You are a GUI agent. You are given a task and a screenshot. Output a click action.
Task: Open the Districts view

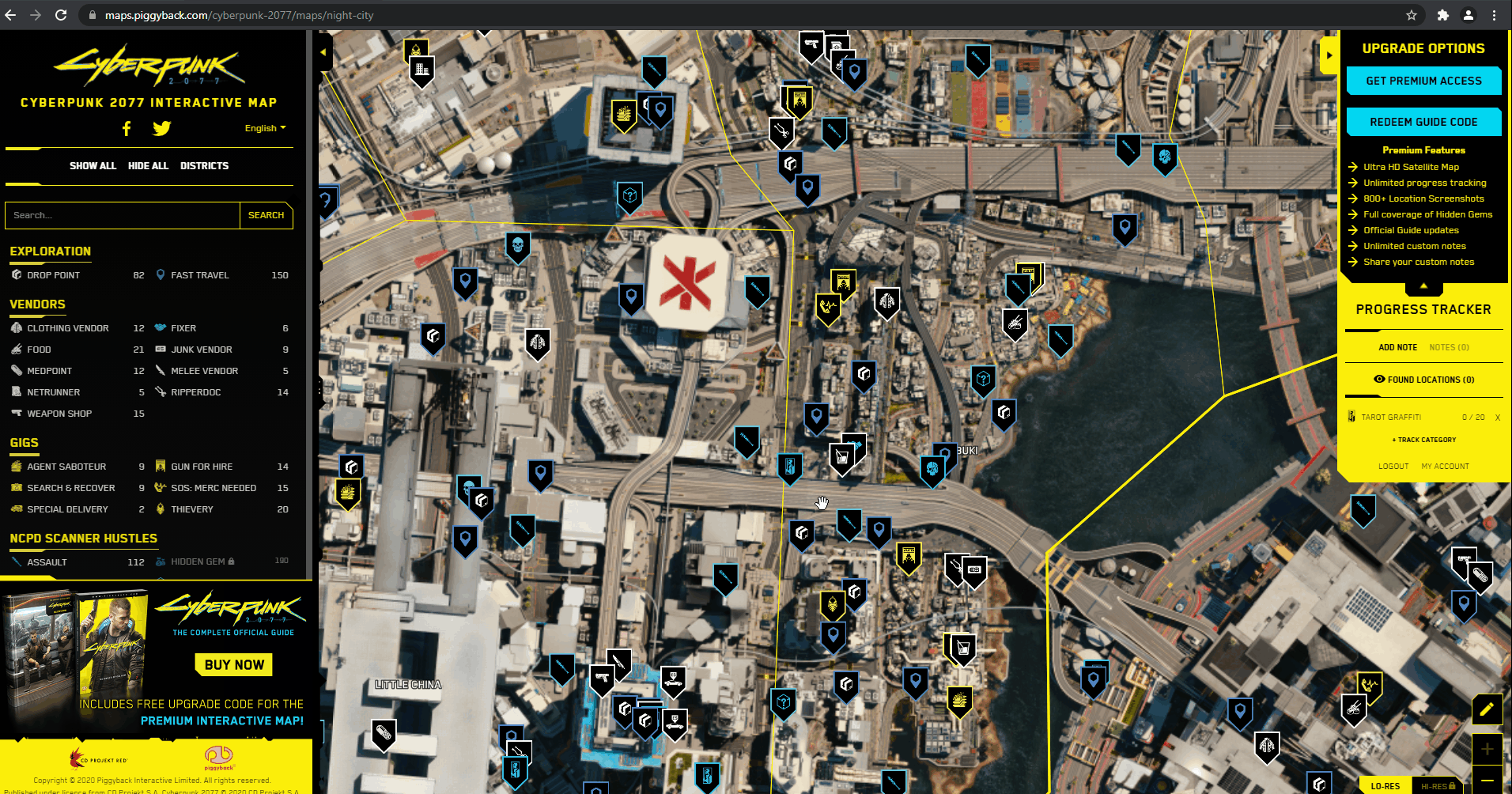point(204,166)
